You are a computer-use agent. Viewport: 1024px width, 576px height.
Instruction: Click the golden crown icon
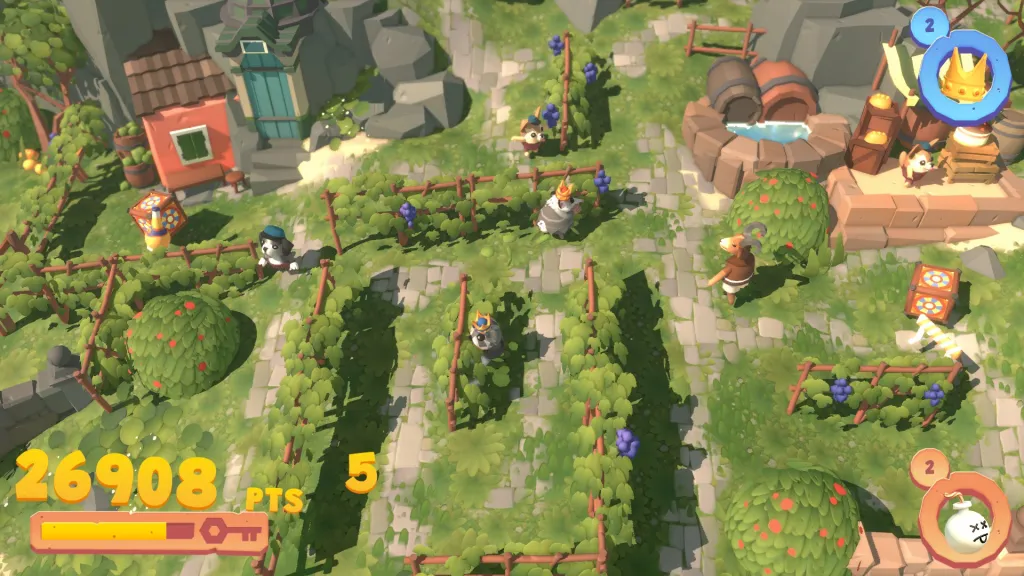[965, 74]
